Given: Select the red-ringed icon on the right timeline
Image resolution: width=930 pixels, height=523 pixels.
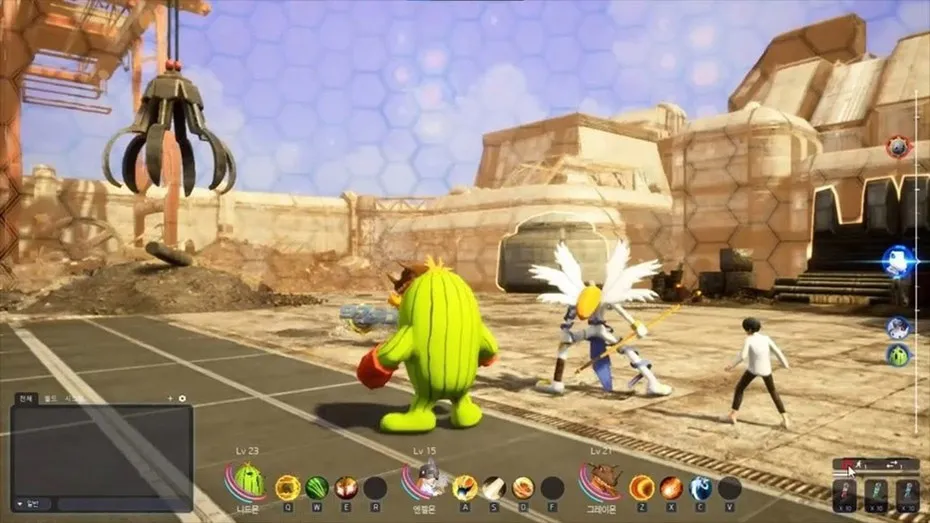Looking at the screenshot, I should coord(898,147).
